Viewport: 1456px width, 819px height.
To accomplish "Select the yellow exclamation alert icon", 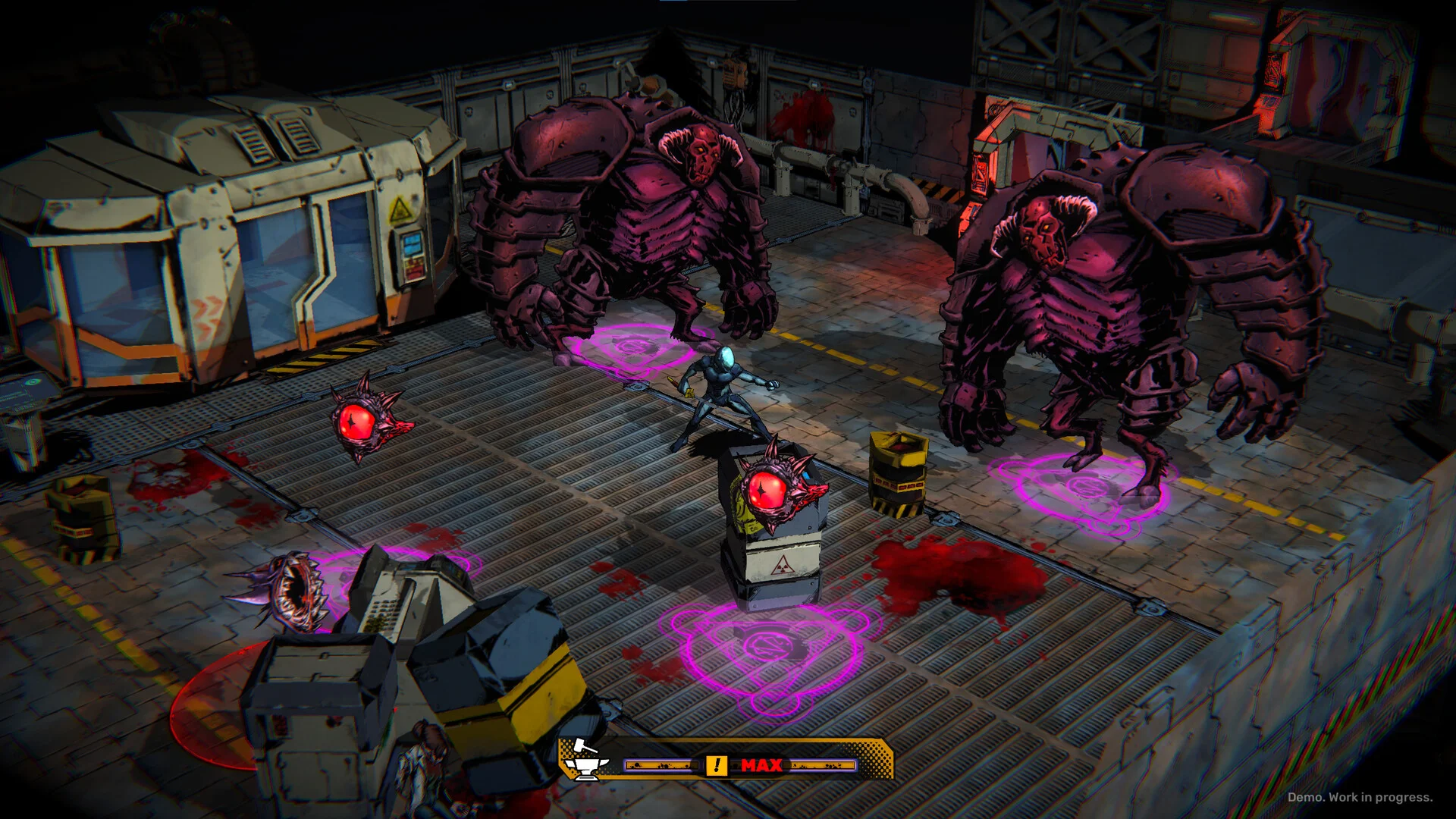I will (x=716, y=765).
